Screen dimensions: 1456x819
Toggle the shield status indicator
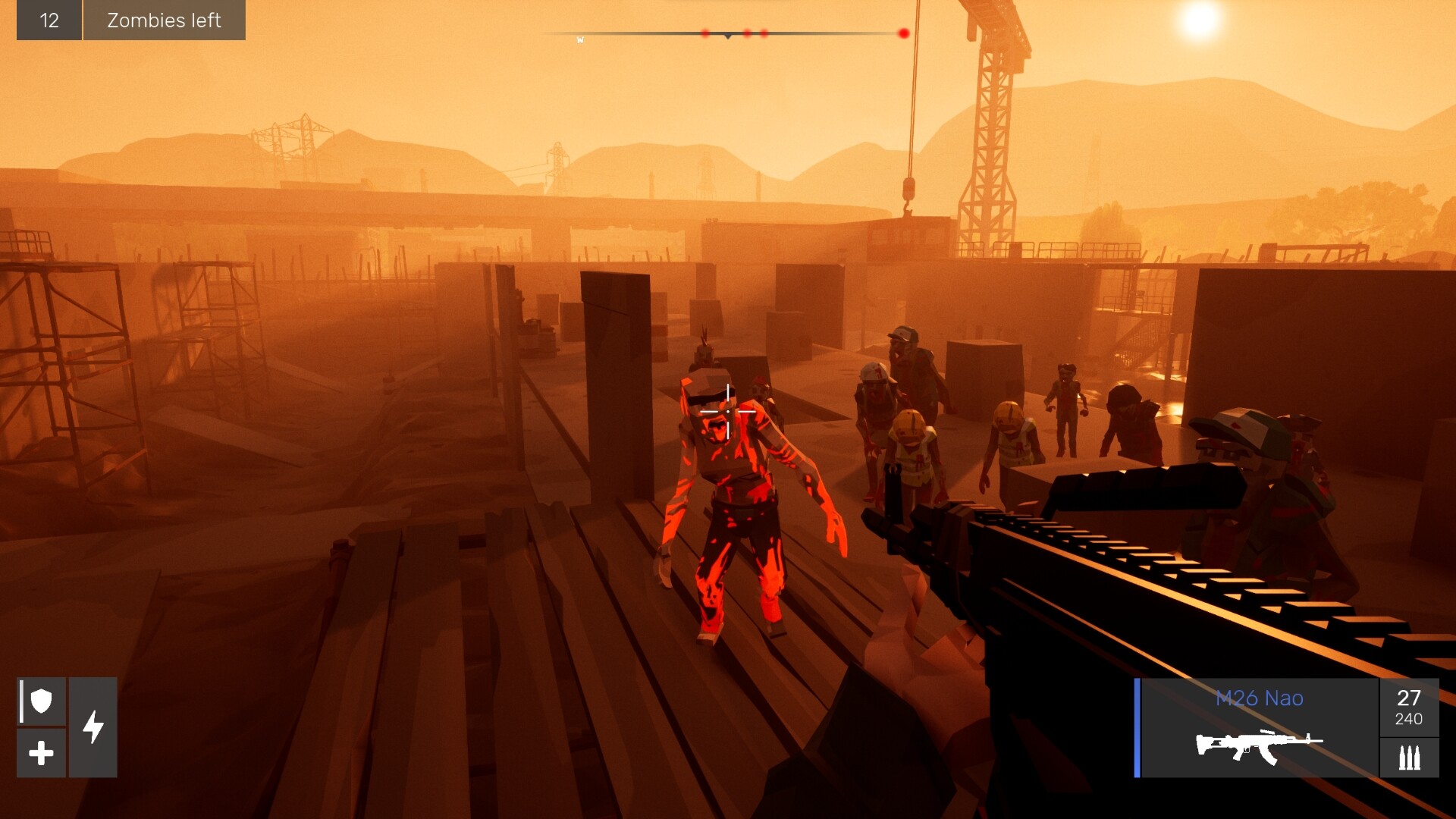click(40, 701)
